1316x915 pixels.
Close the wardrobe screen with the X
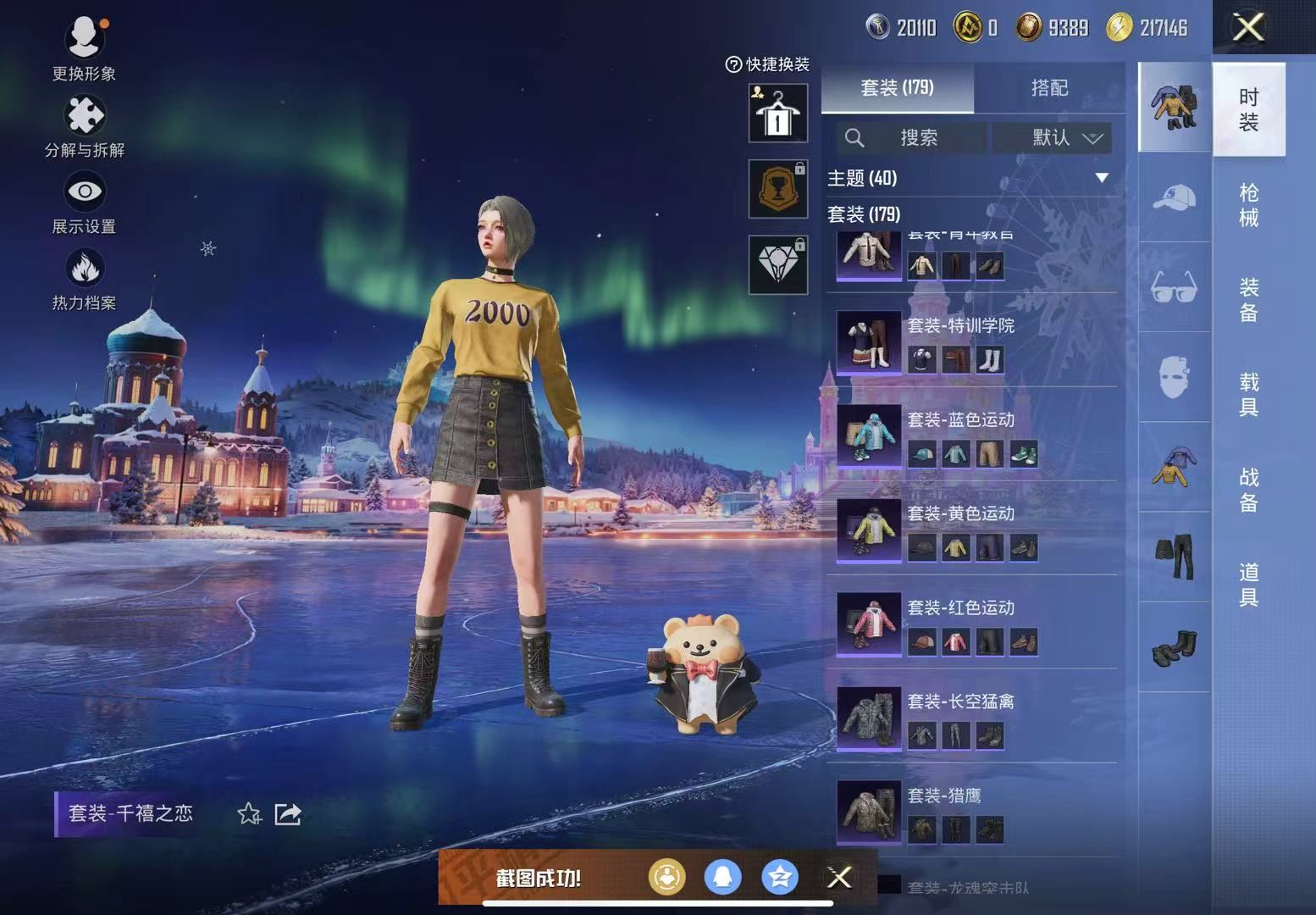click(x=1248, y=27)
